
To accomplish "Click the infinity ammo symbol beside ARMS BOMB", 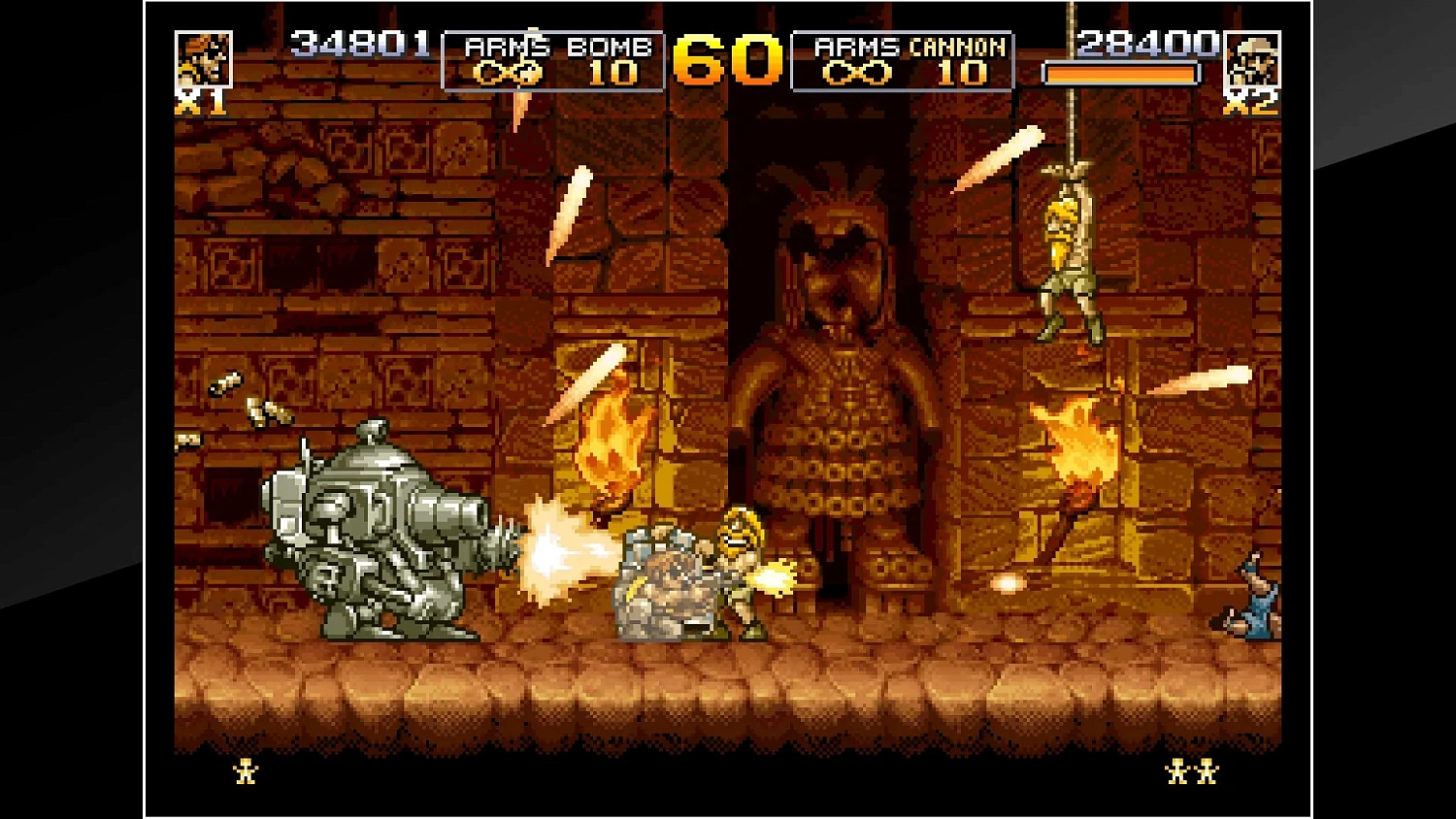I will tap(509, 72).
